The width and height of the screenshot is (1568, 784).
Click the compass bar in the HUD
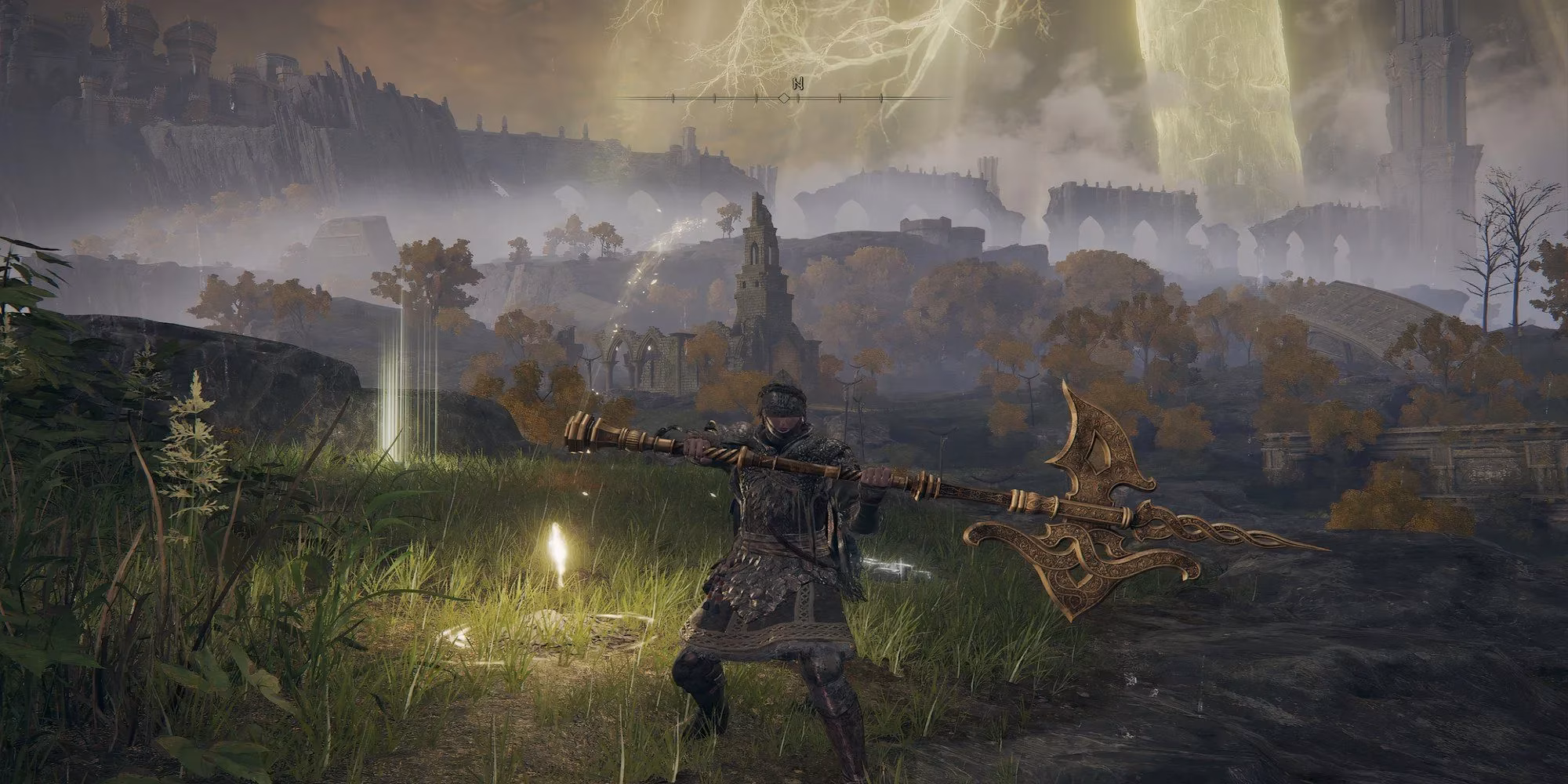(784, 98)
